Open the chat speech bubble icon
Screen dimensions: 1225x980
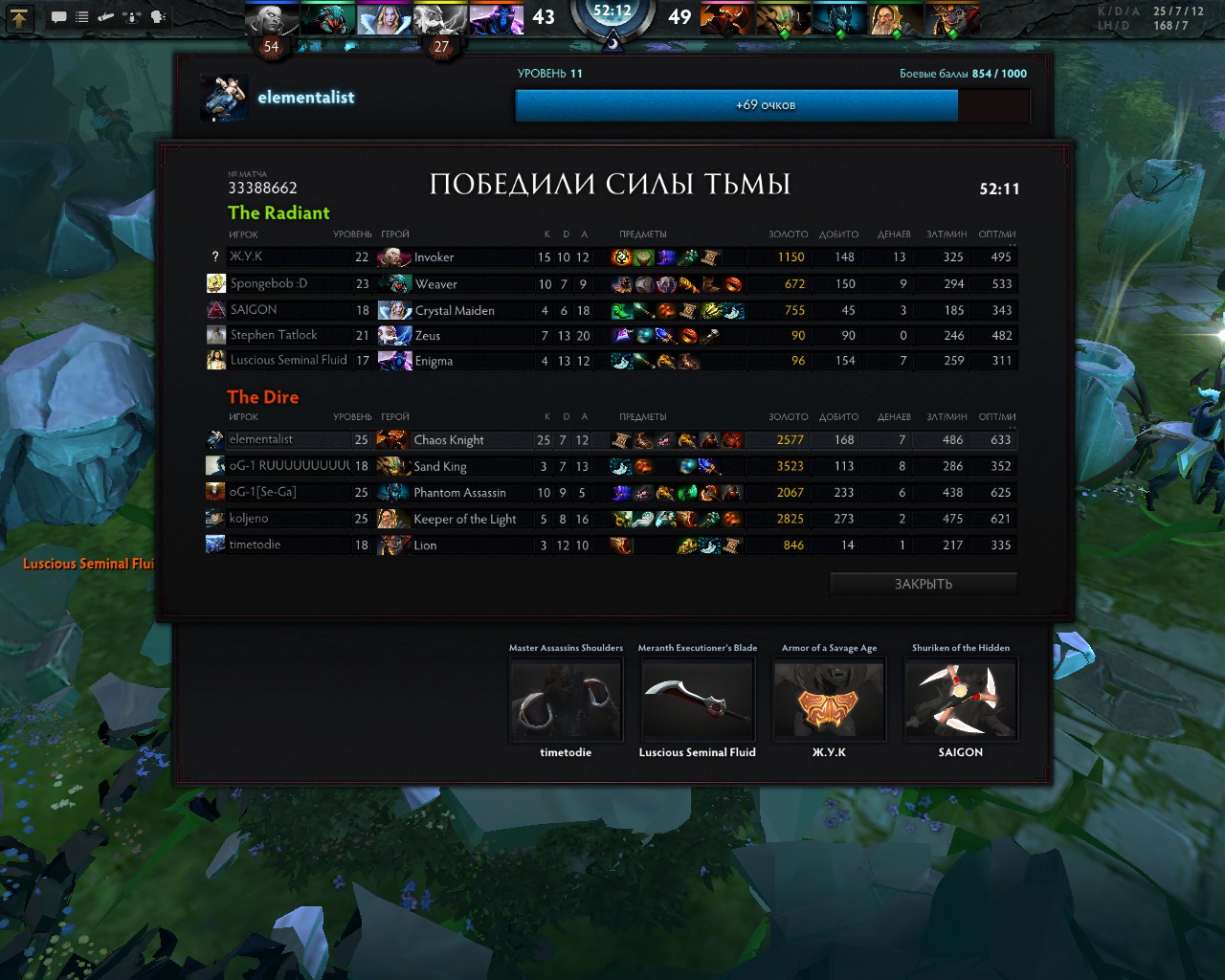click(58, 17)
